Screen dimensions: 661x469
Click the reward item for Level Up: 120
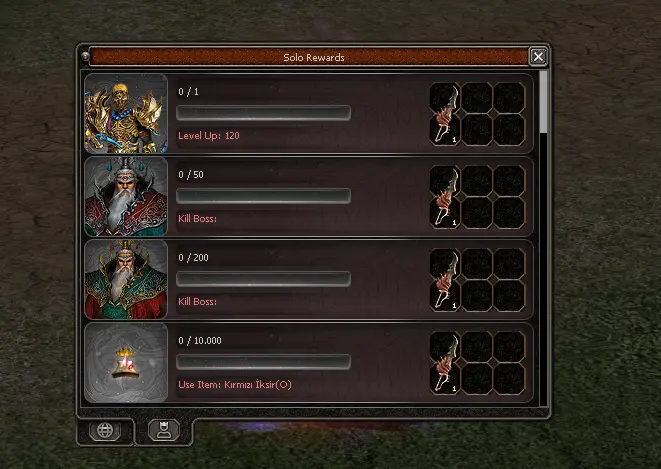(x=445, y=113)
